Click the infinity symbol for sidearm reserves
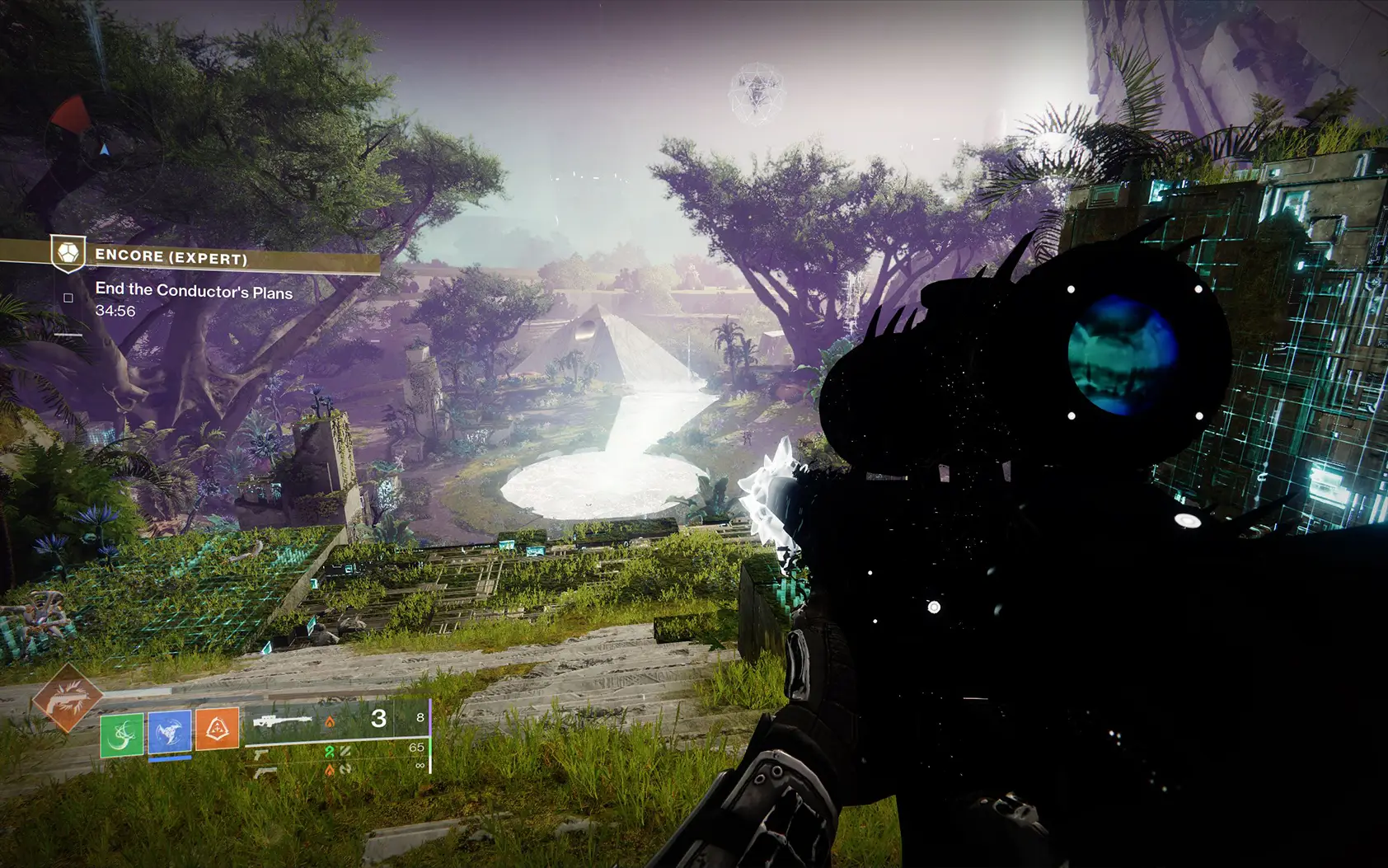Screen dimensions: 1388x868 (x=420, y=767)
